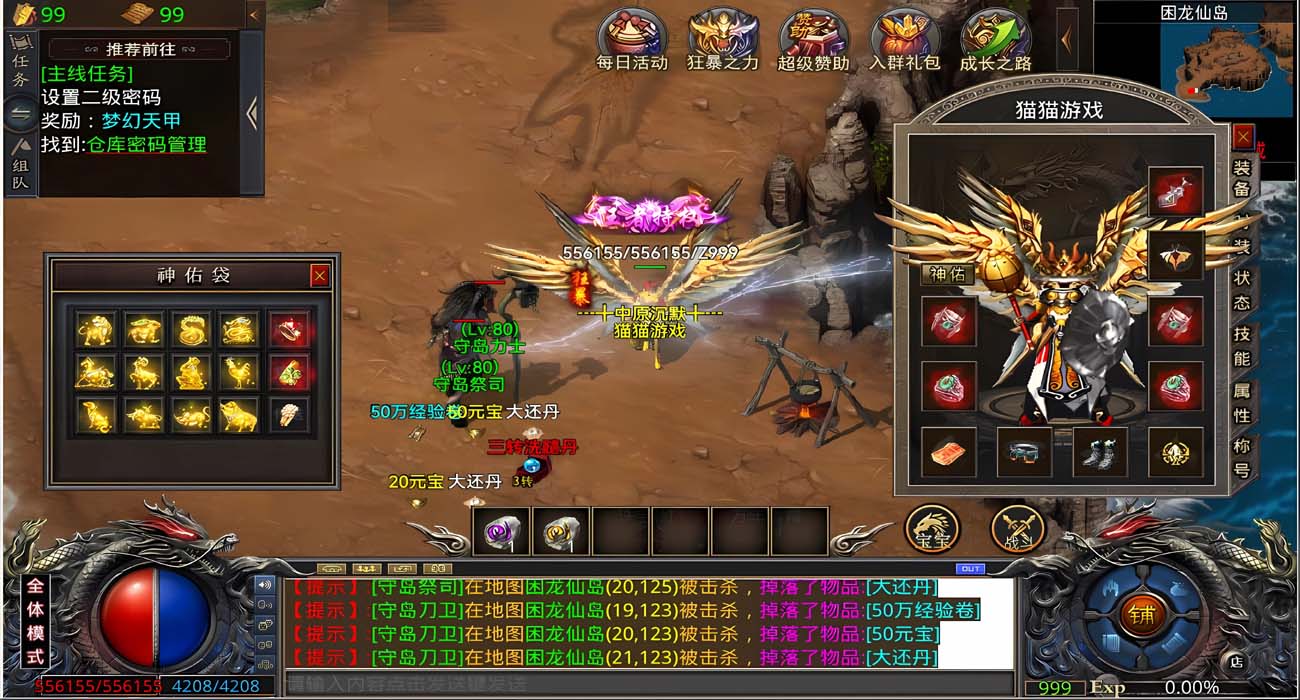Click the 仓库密码管理 quest link
This screenshot has width=1300, height=700.
[147, 145]
